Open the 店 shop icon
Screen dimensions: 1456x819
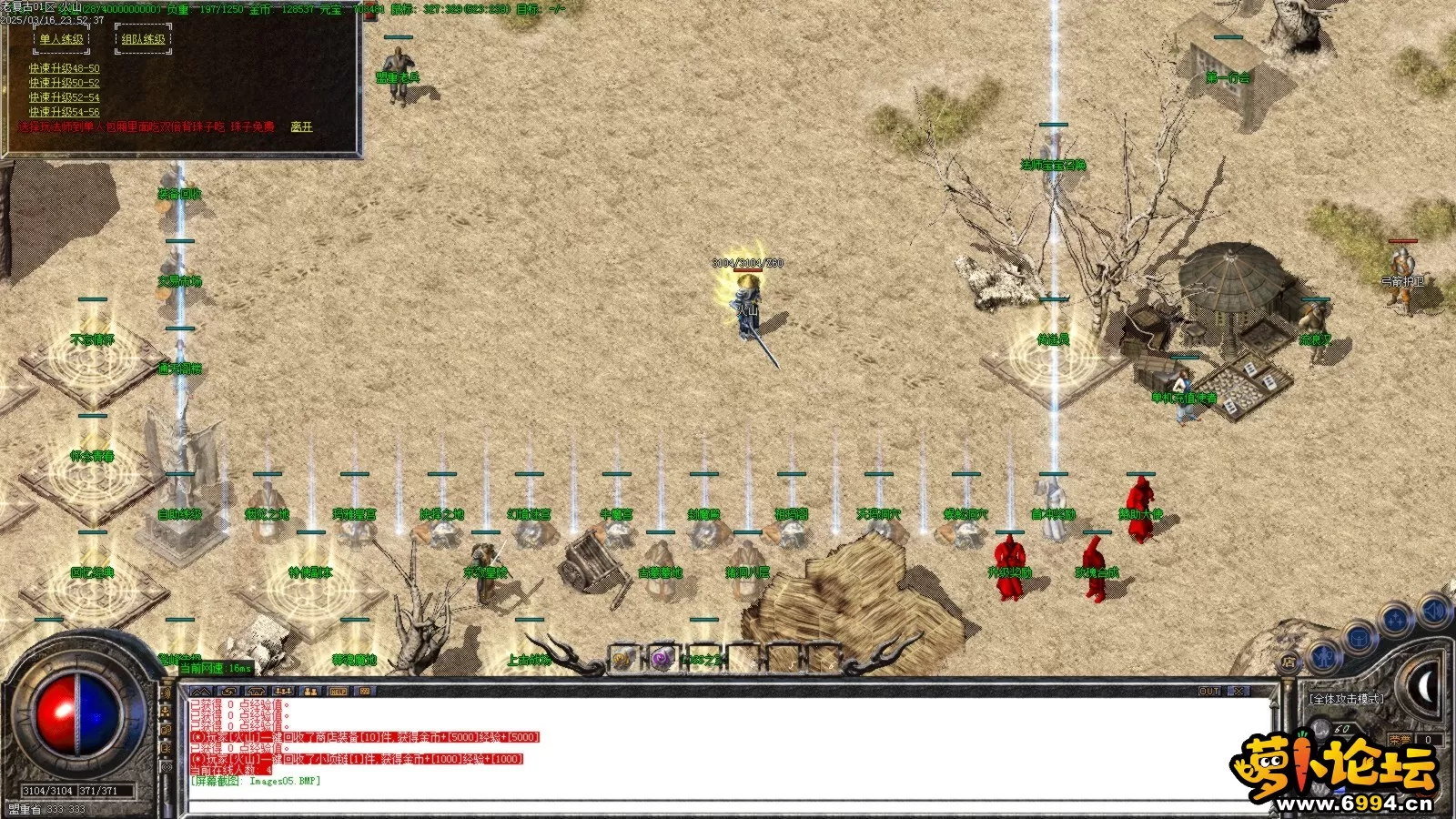tap(1289, 663)
